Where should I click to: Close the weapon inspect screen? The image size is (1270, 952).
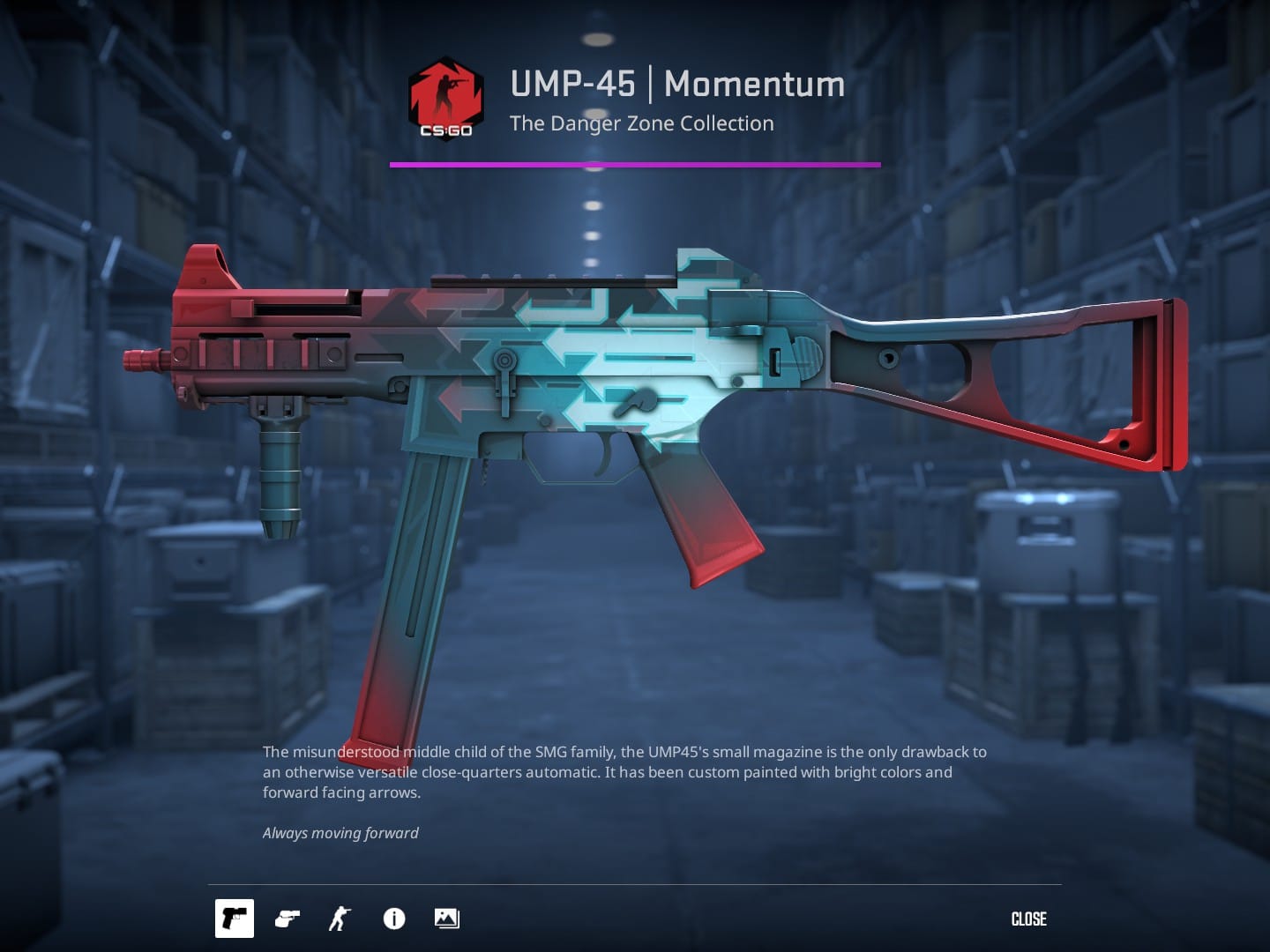[x=1028, y=919]
